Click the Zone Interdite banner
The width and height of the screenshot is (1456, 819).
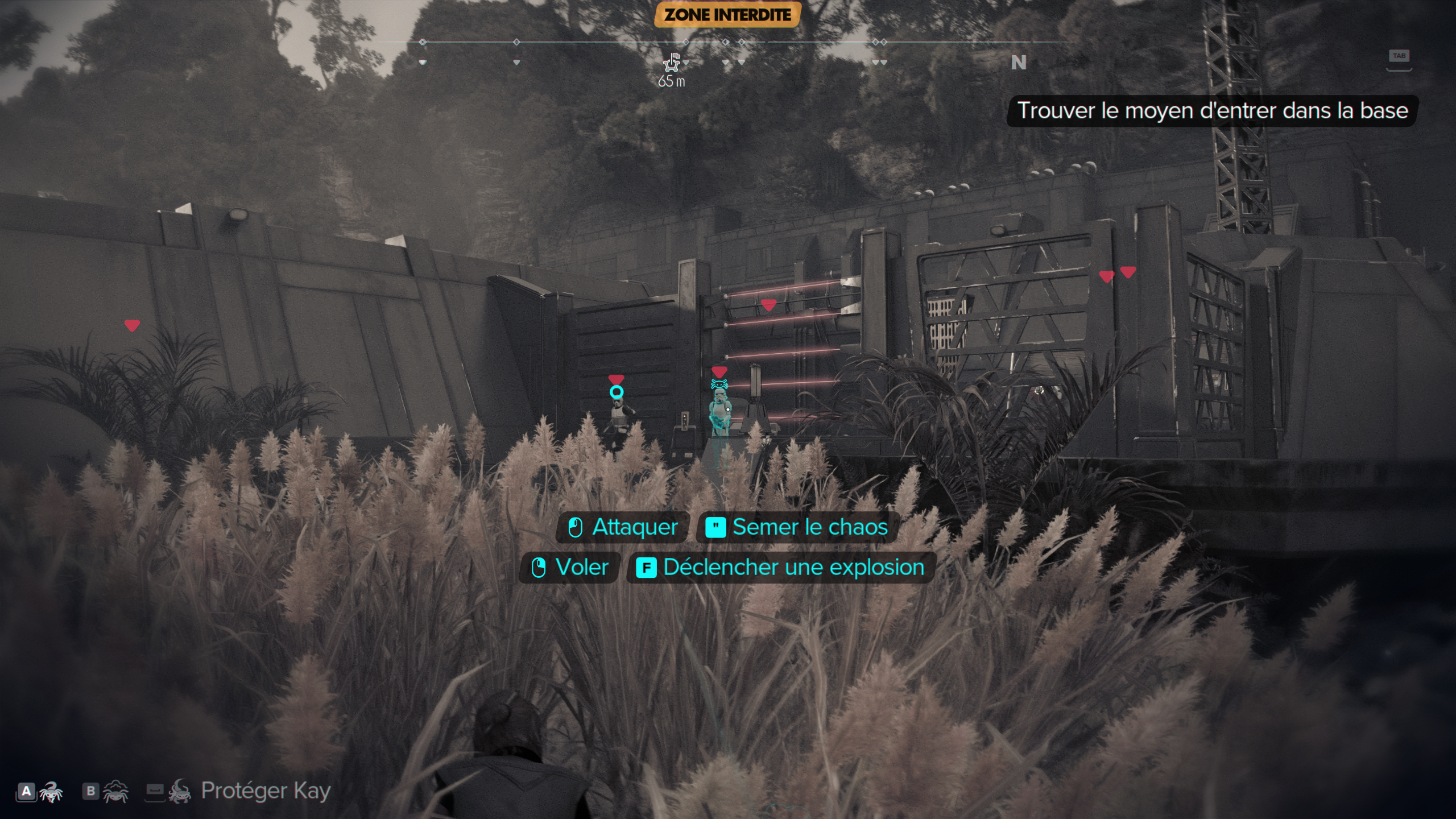(727, 15)
